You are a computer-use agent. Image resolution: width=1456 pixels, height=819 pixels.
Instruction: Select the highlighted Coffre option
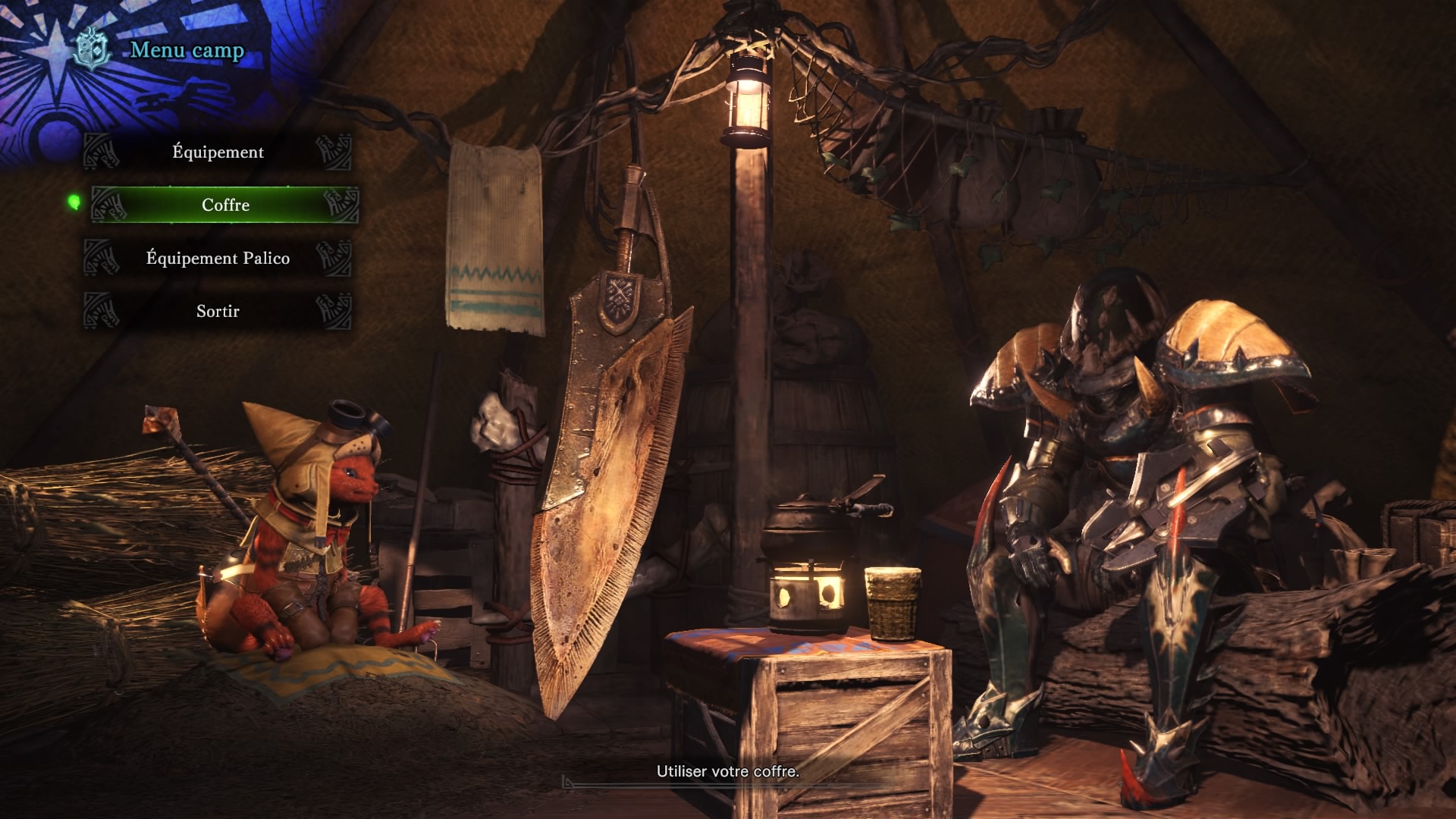225,206
